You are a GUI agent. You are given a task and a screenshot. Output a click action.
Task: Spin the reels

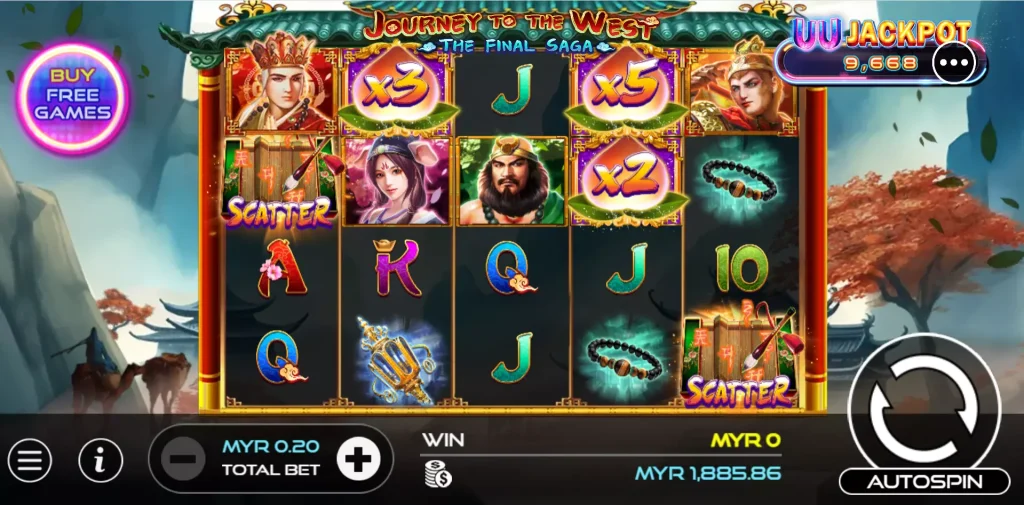pos(922,408)
